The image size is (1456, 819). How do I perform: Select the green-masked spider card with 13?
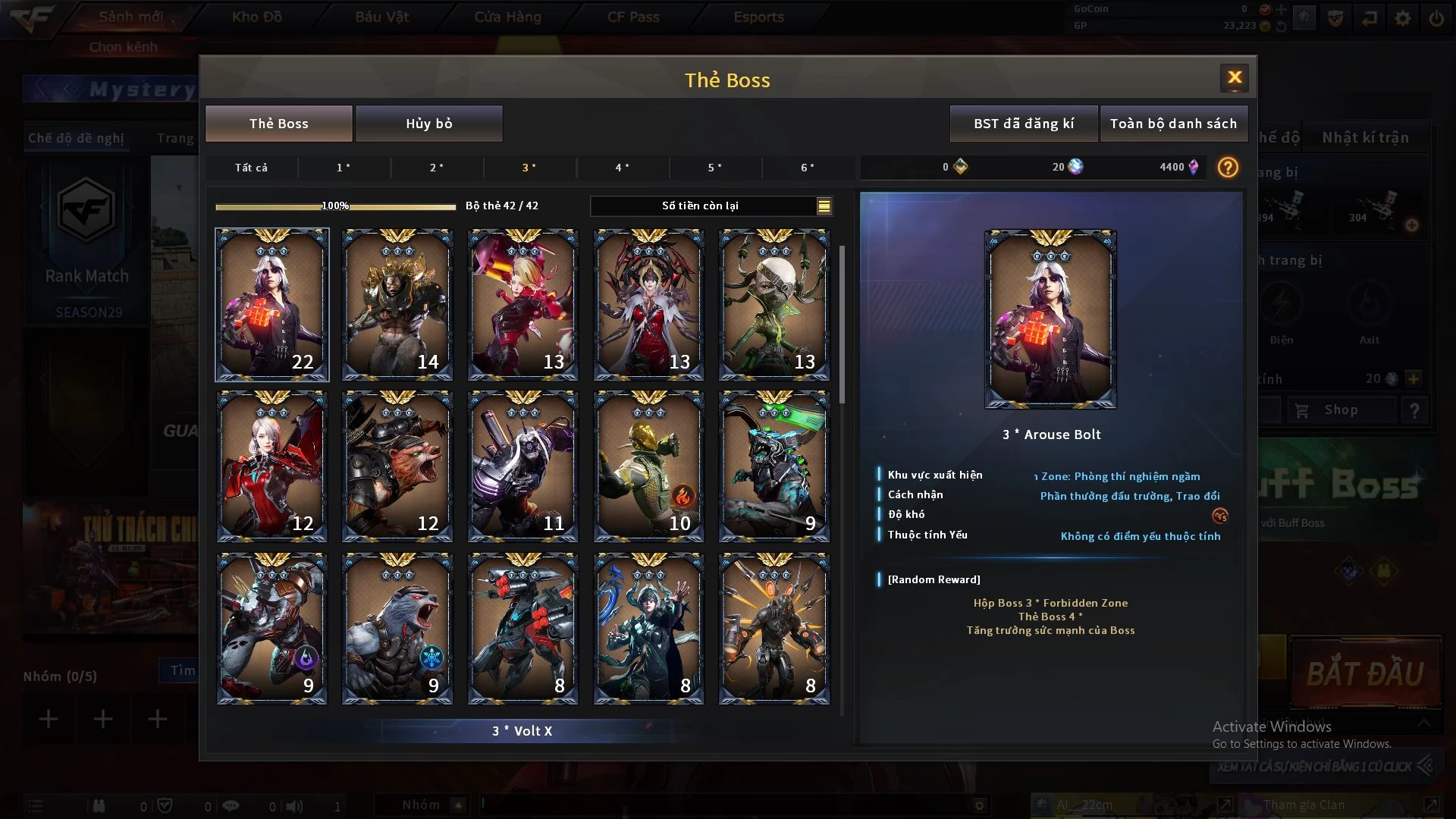(x=773, y=304)
